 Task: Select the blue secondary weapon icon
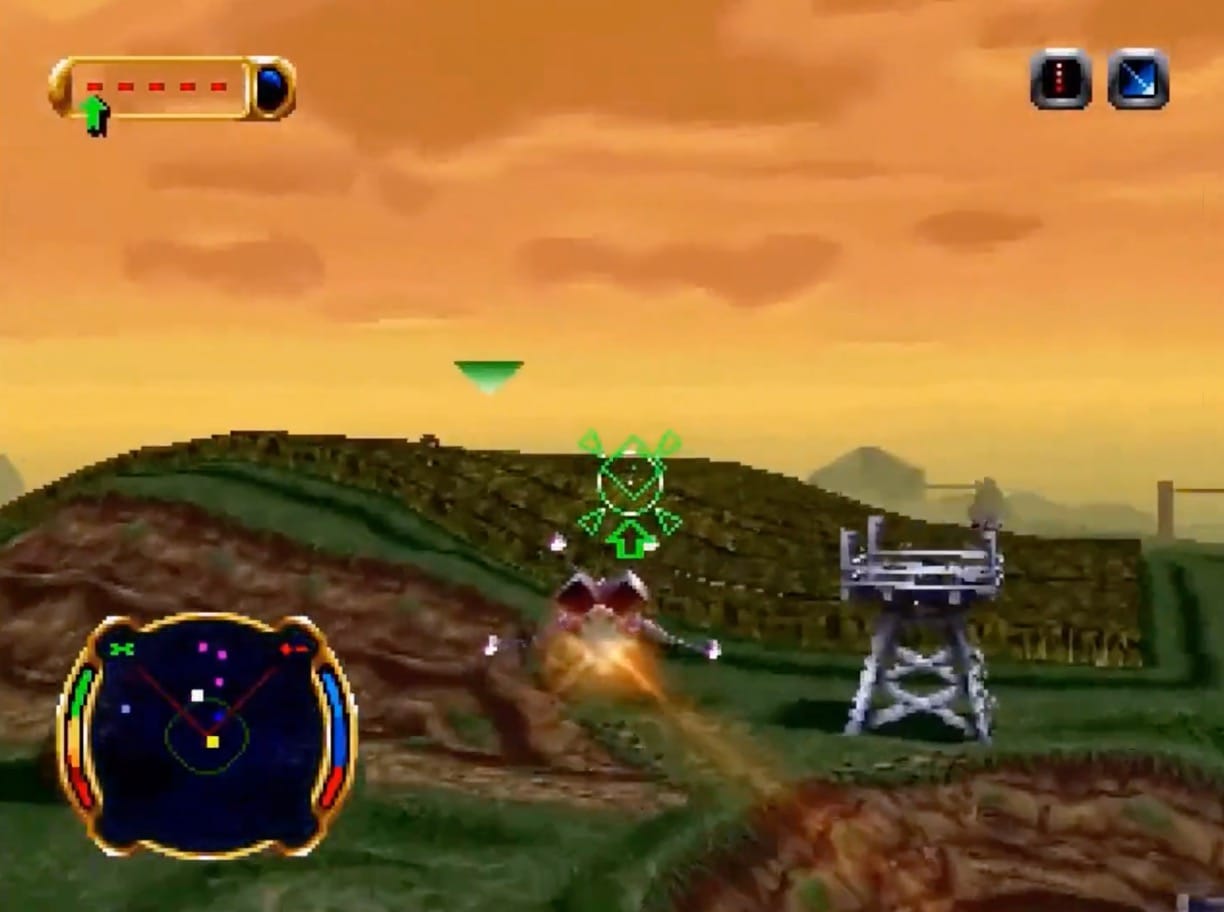pos(1138,79)
